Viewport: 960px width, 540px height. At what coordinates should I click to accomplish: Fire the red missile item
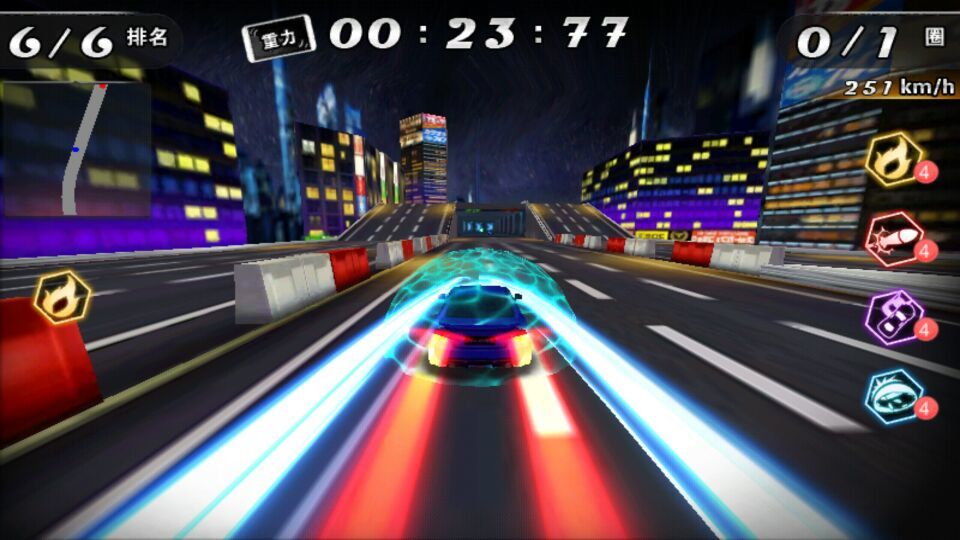[x=894, y=238]
